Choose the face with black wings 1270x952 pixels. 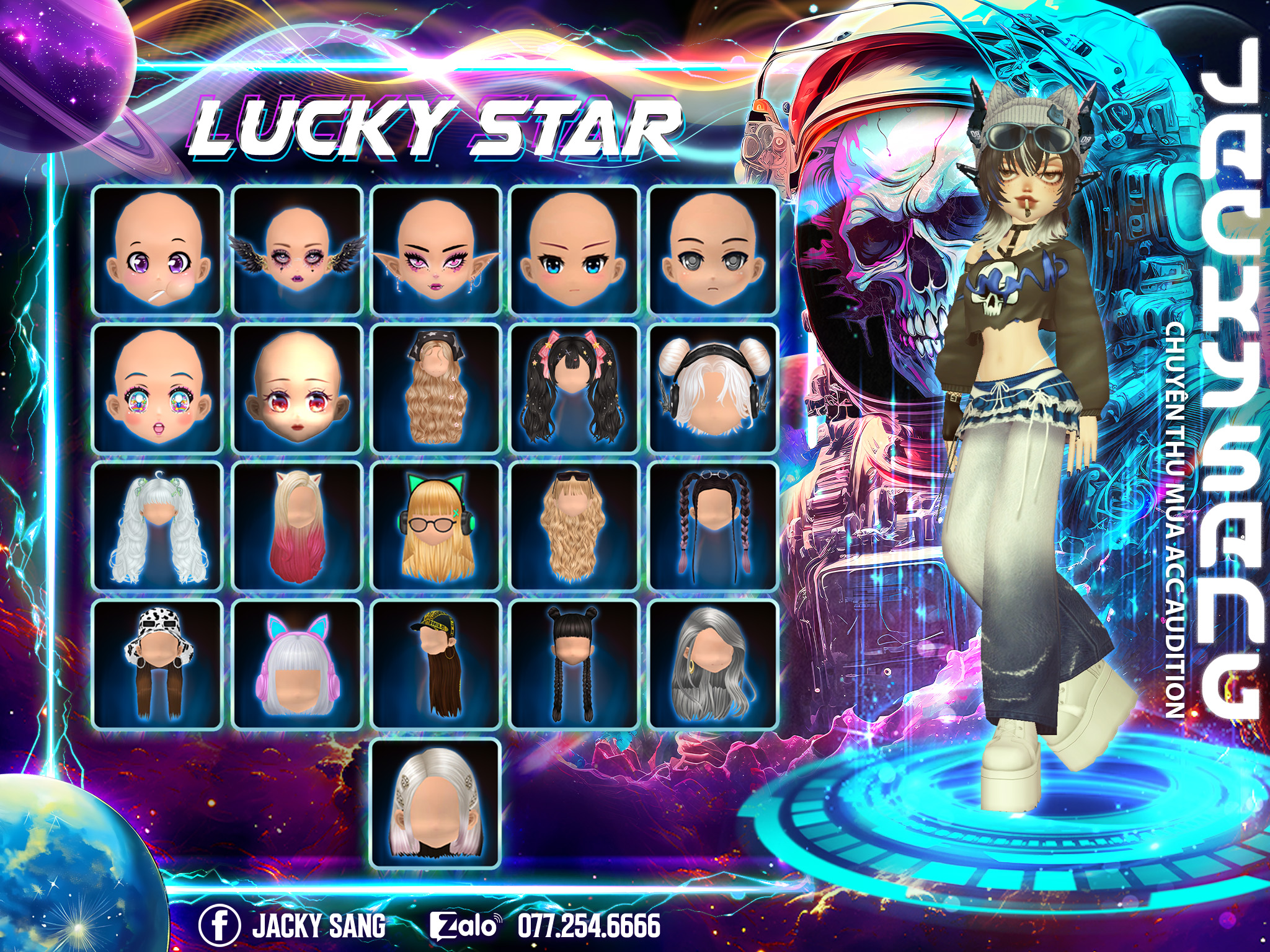(x=297, y=250)
